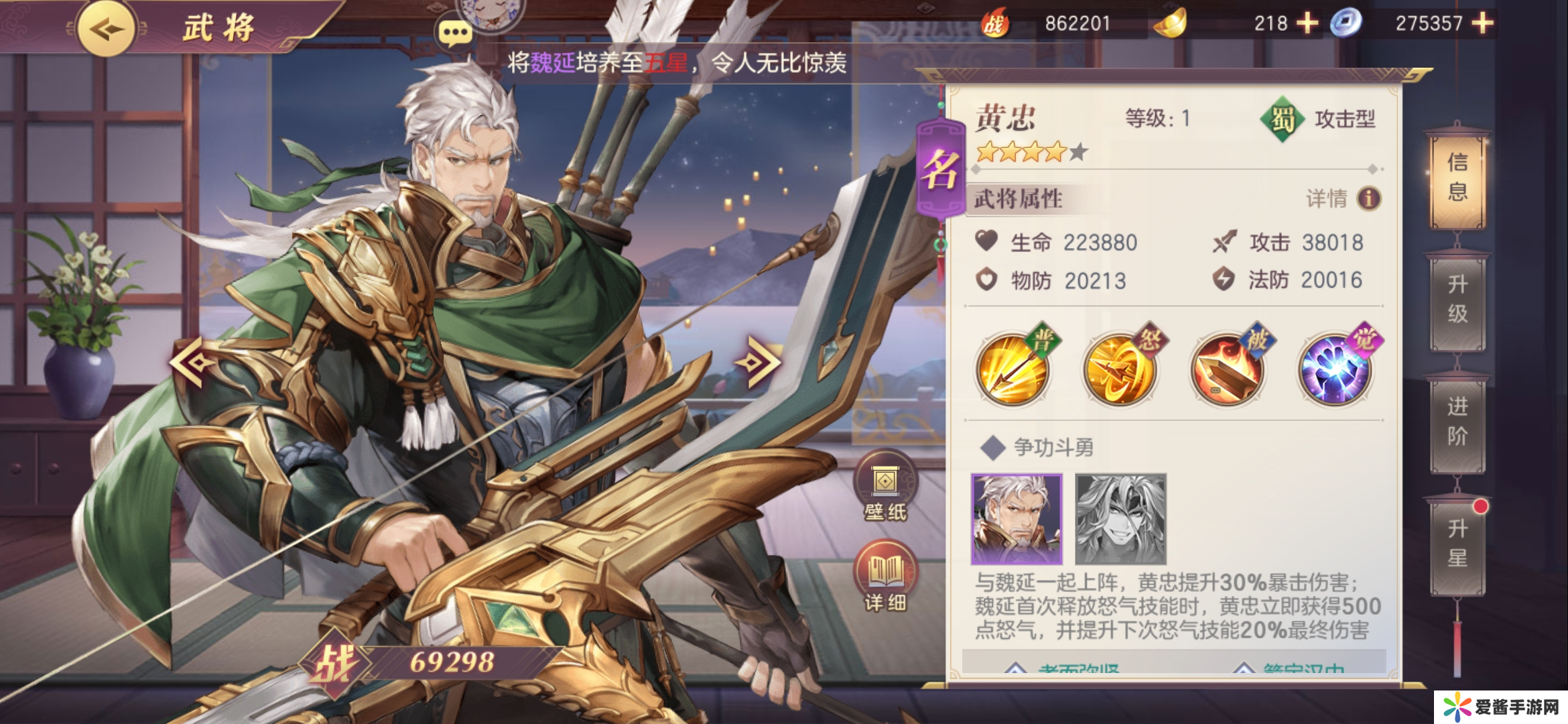Switch to the 信息 info tab
The height and width of the screenshot is (724, 1568).
point(1457,177)
